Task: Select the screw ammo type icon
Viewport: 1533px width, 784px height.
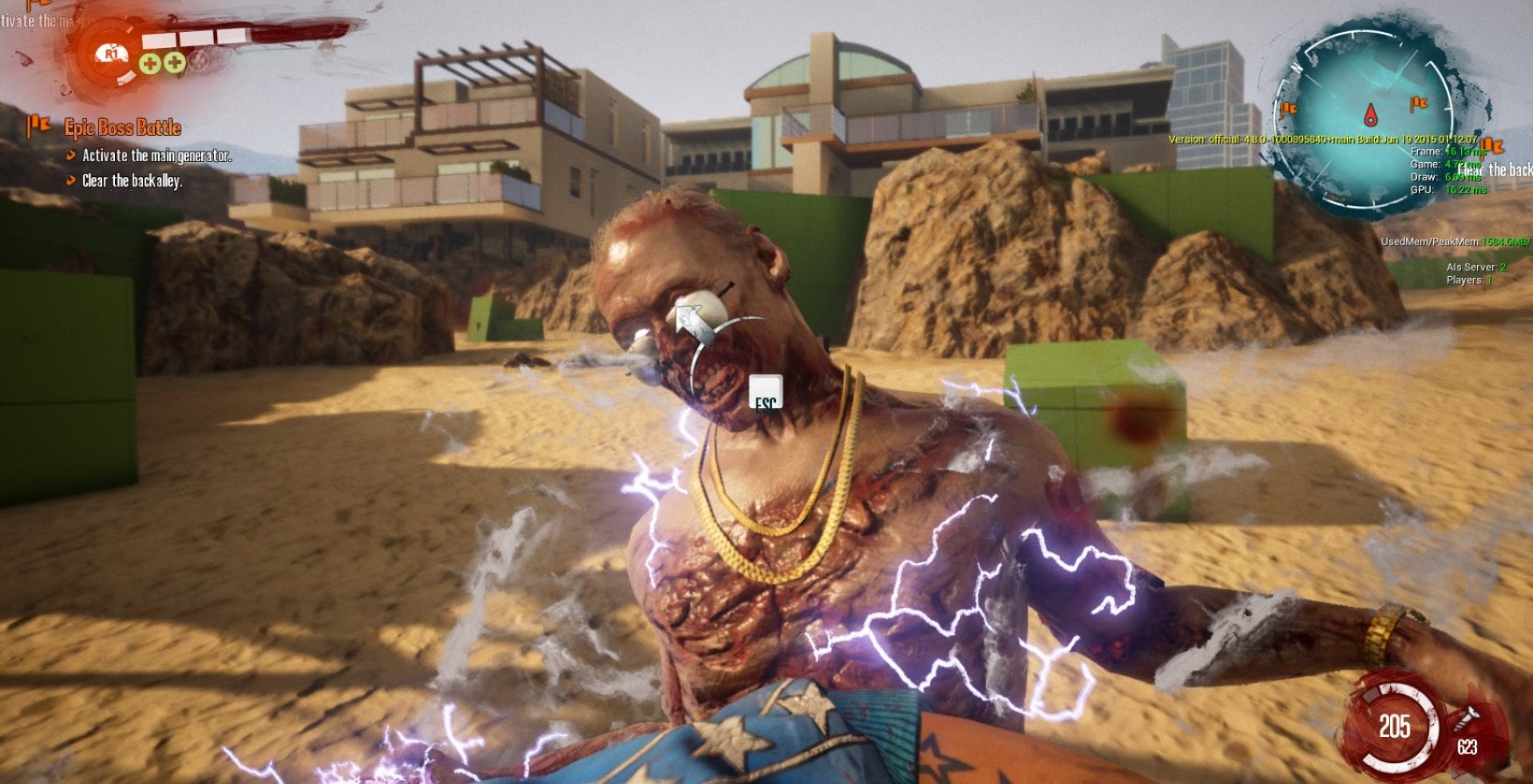Action: click(1468, 718)
